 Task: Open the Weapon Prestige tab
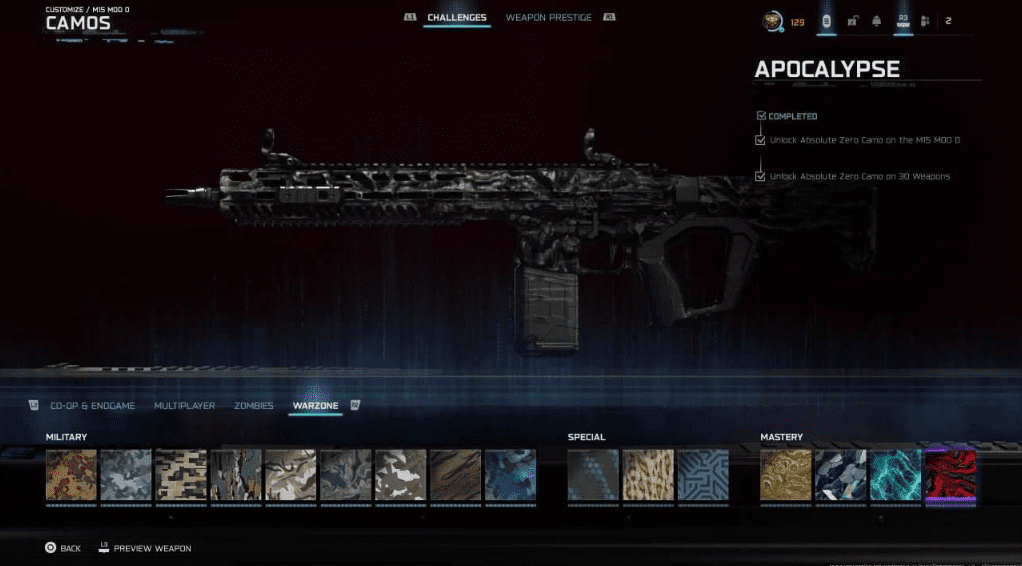548,18
